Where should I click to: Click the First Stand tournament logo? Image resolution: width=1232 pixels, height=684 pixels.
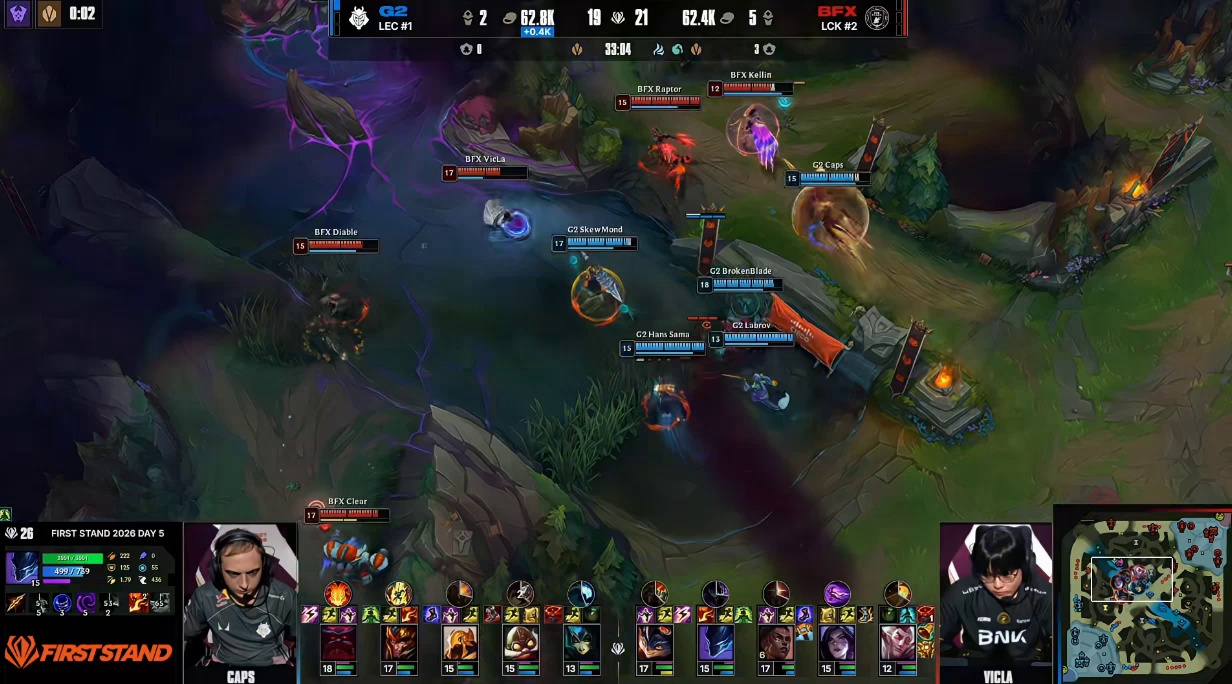coord(88,653)
